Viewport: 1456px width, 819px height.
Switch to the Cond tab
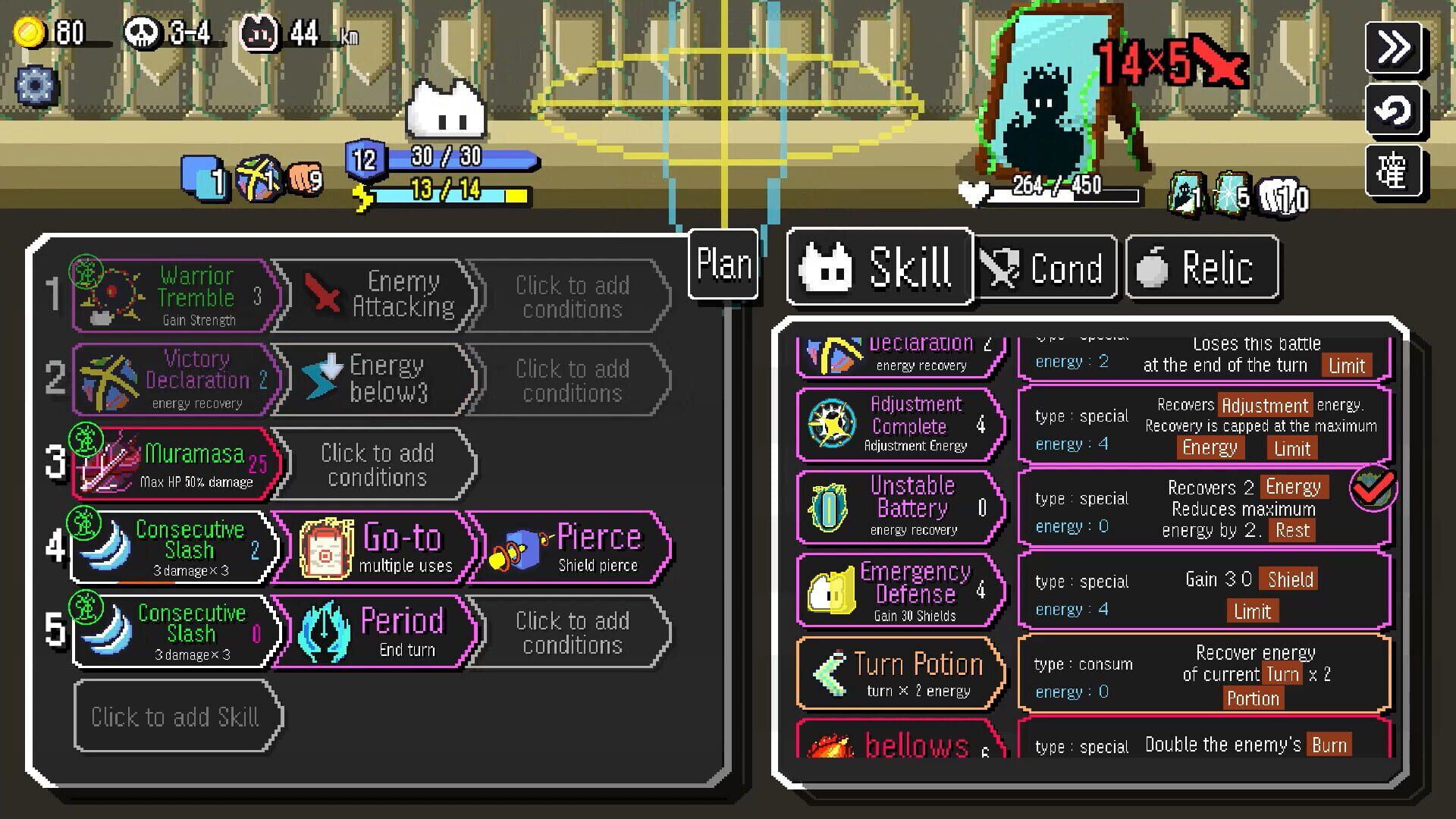[x=1046, y=267]
